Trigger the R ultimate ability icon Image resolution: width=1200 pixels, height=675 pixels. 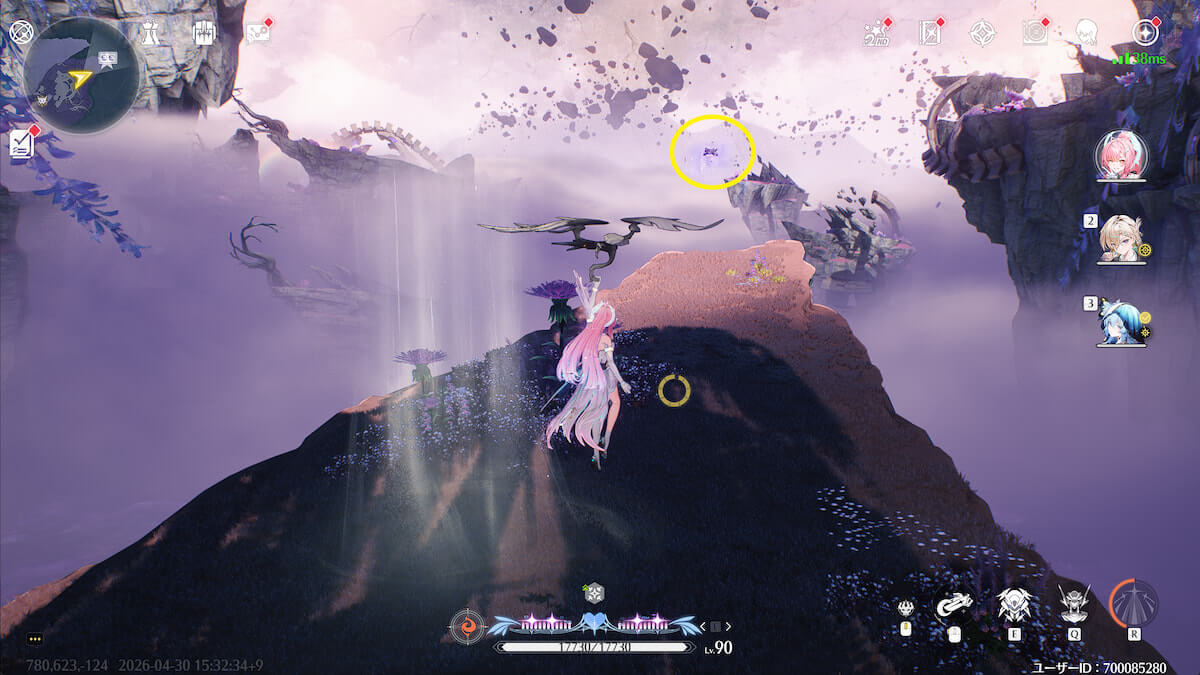[x=1134, y=604]
